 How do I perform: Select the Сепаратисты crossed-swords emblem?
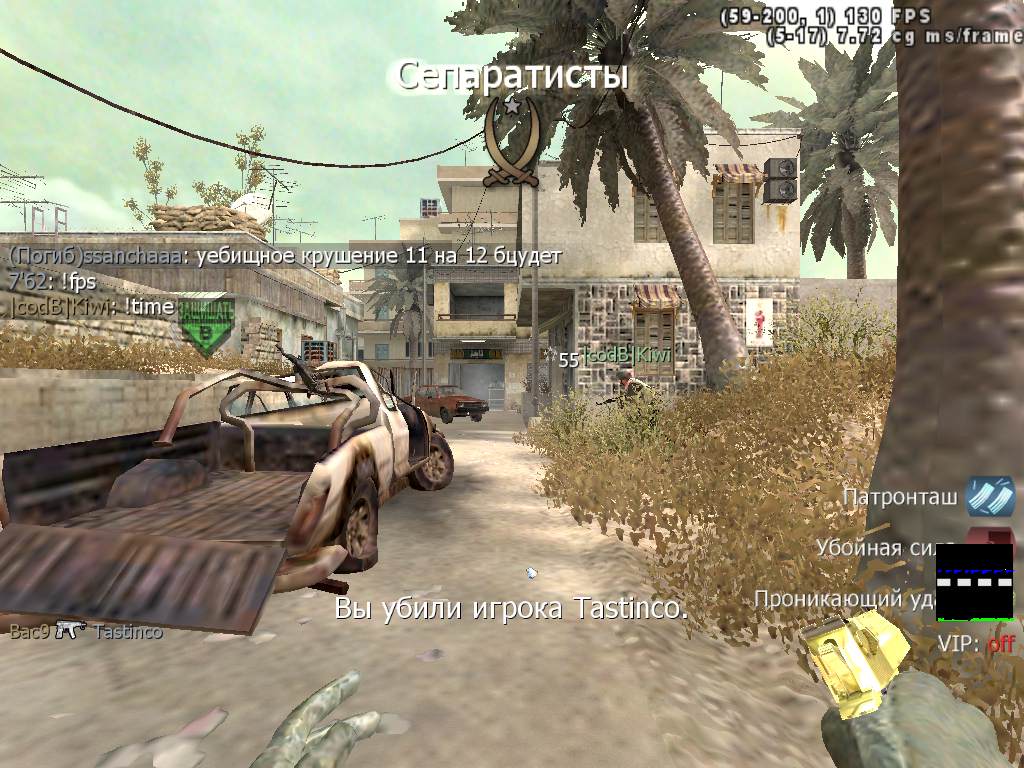pyautogui.click(x=511, y=143)
